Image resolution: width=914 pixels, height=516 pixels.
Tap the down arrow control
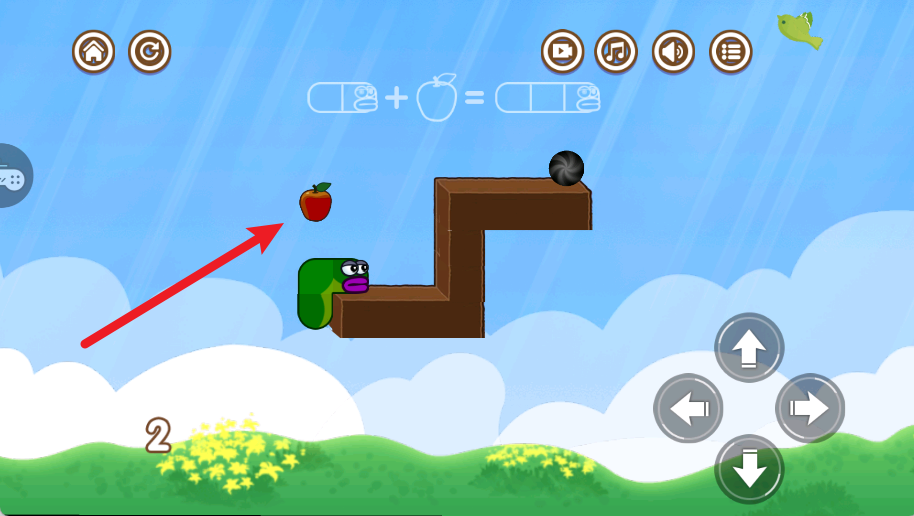pos(749,468)
